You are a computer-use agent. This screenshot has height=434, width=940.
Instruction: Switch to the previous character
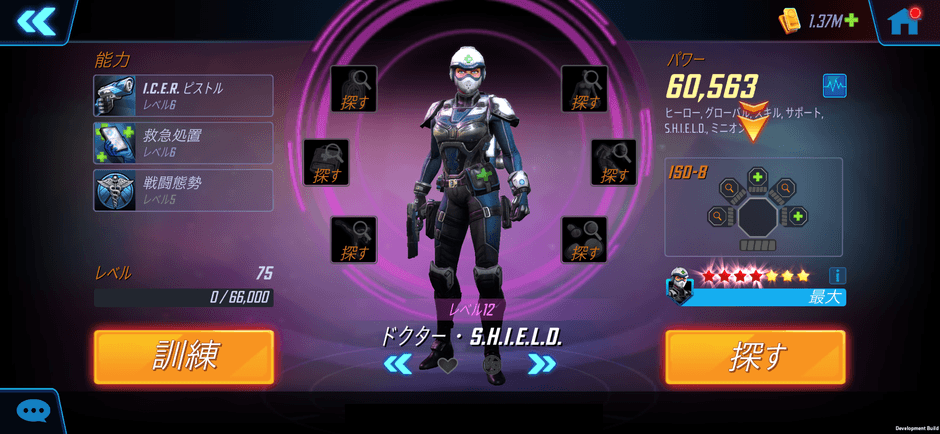pyautogui.click(x=398, y=364)
